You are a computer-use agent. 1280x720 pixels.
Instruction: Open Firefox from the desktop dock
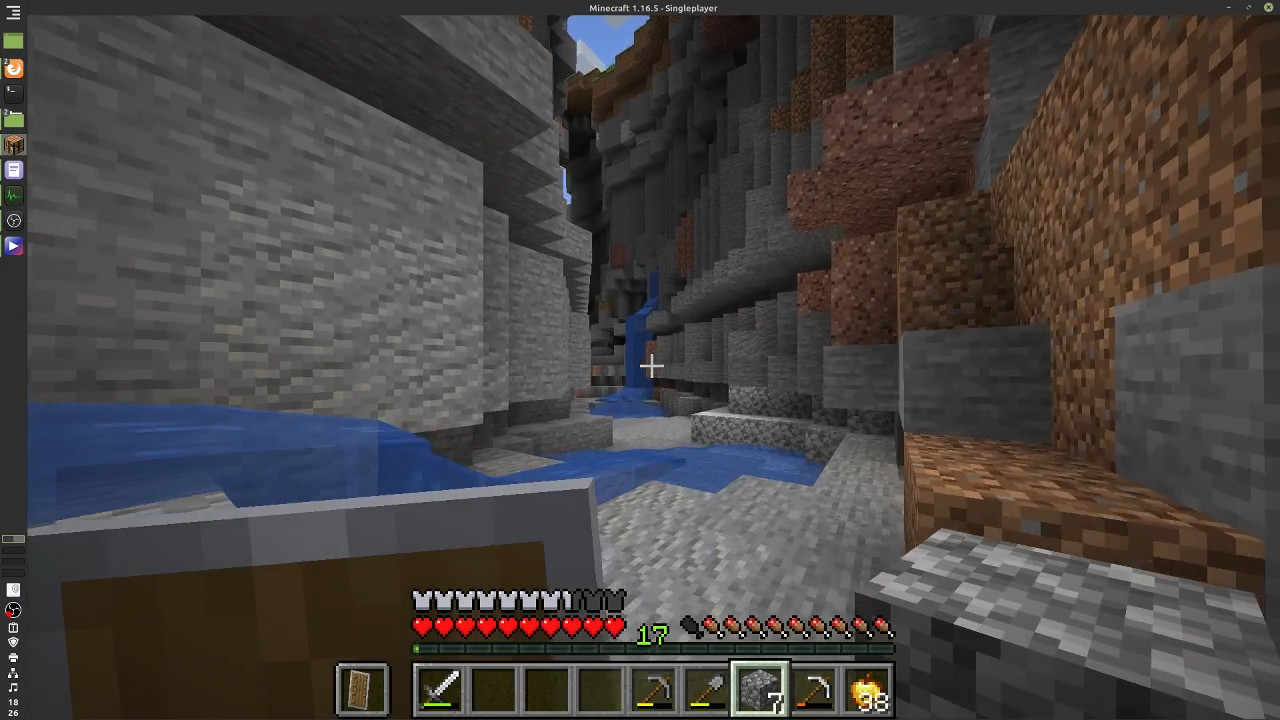(13, 68)
